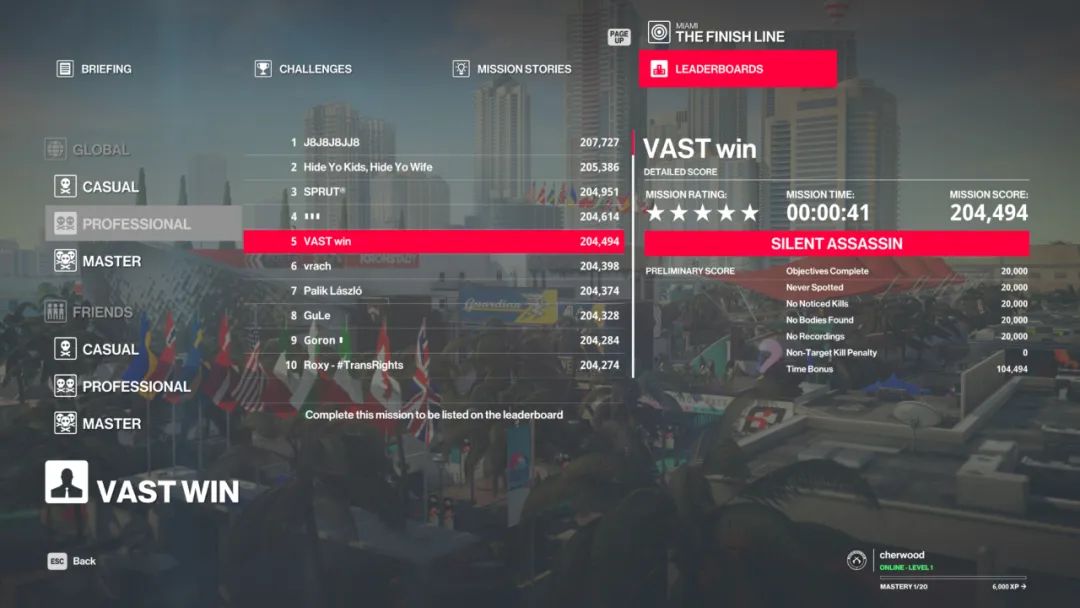This screenshot has width=1080, height=608.
Task: Select the top-ranked J8J8J8JJ8 leaderboard row
Action: 433,142
